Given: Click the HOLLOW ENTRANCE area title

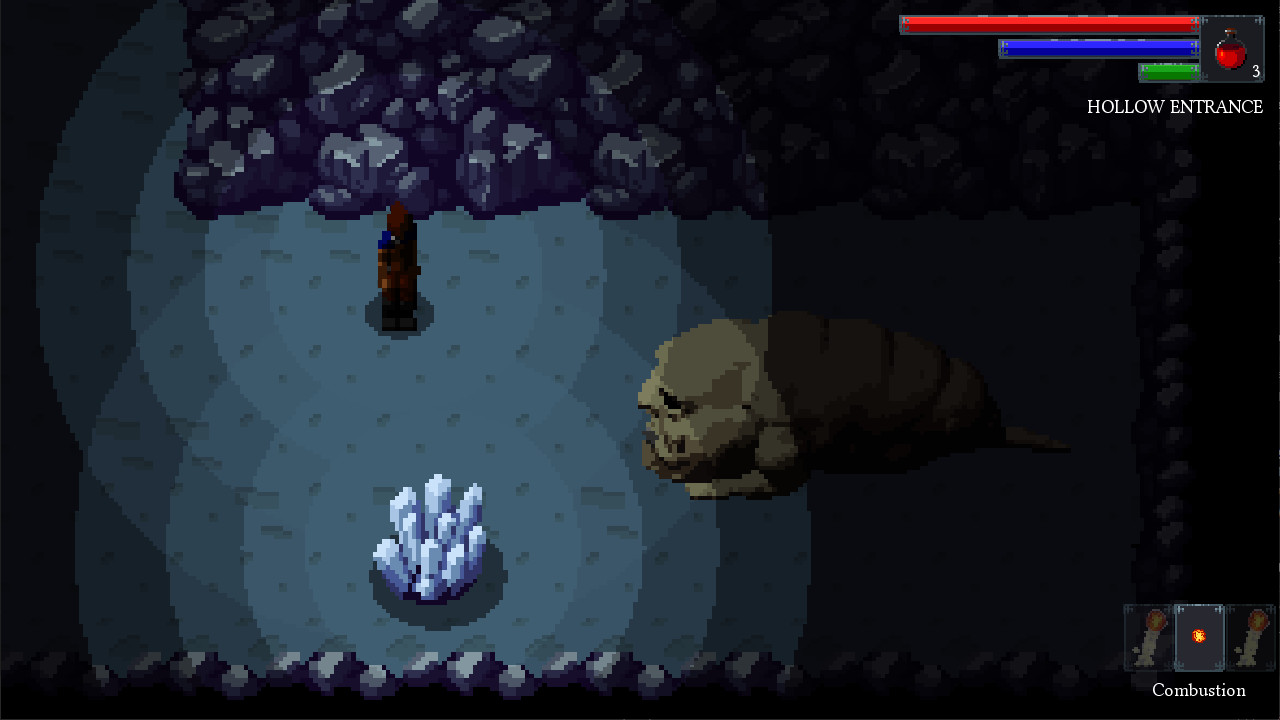Looking at the screenshot, I should click(x=1176, y=107).
